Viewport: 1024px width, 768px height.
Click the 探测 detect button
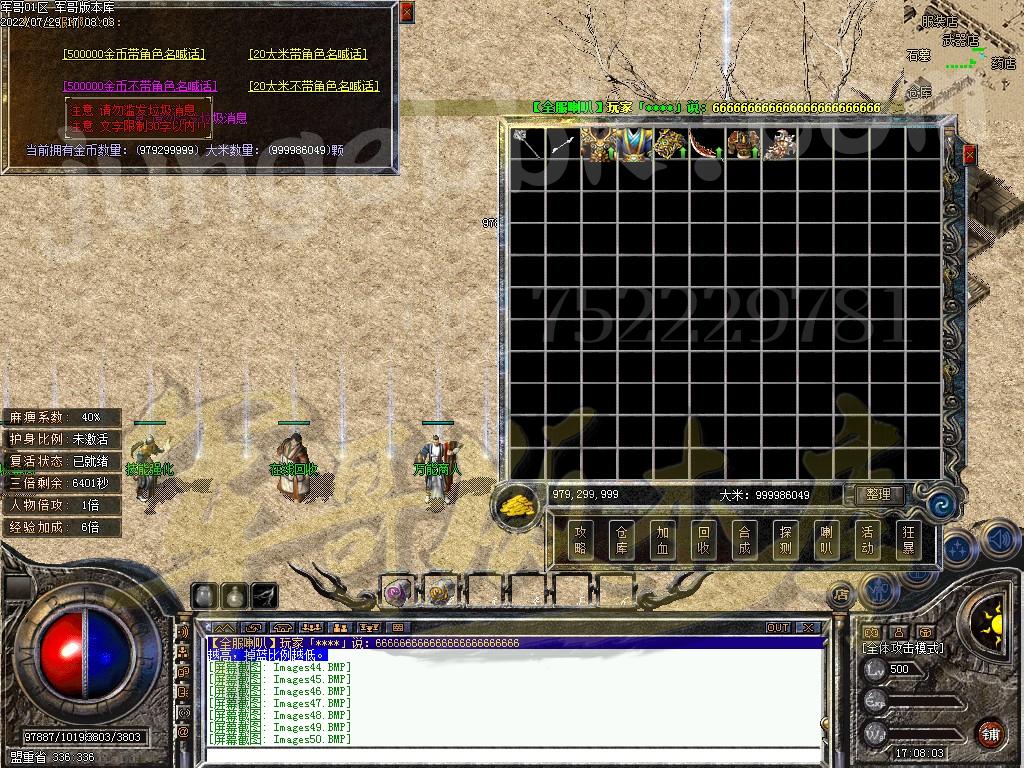[x=785, y=540]
